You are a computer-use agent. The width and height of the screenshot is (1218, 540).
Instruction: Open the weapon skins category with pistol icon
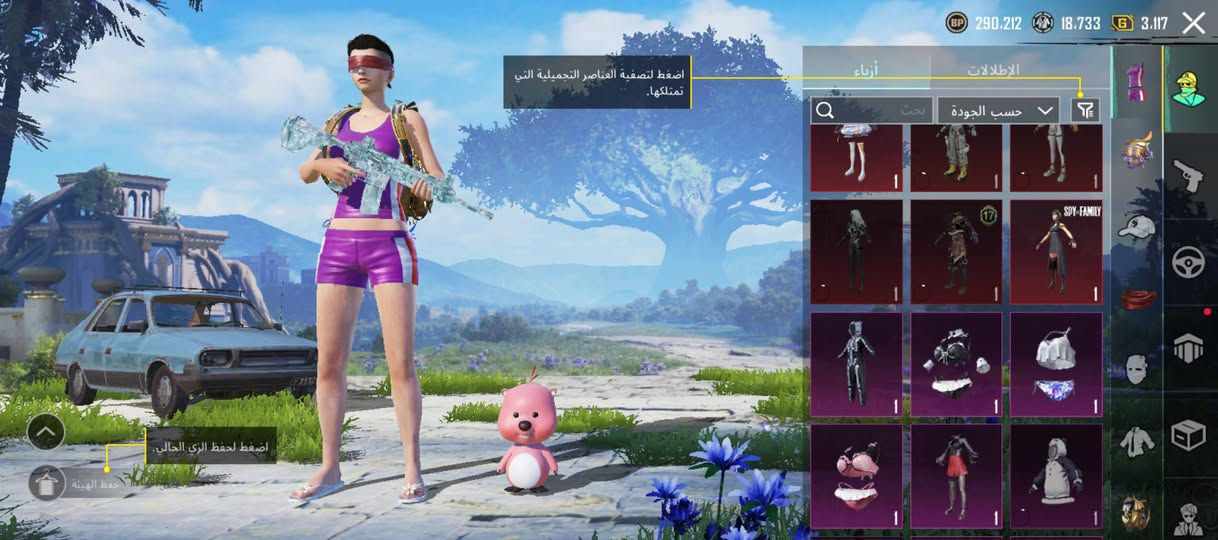click(1190, 175)
